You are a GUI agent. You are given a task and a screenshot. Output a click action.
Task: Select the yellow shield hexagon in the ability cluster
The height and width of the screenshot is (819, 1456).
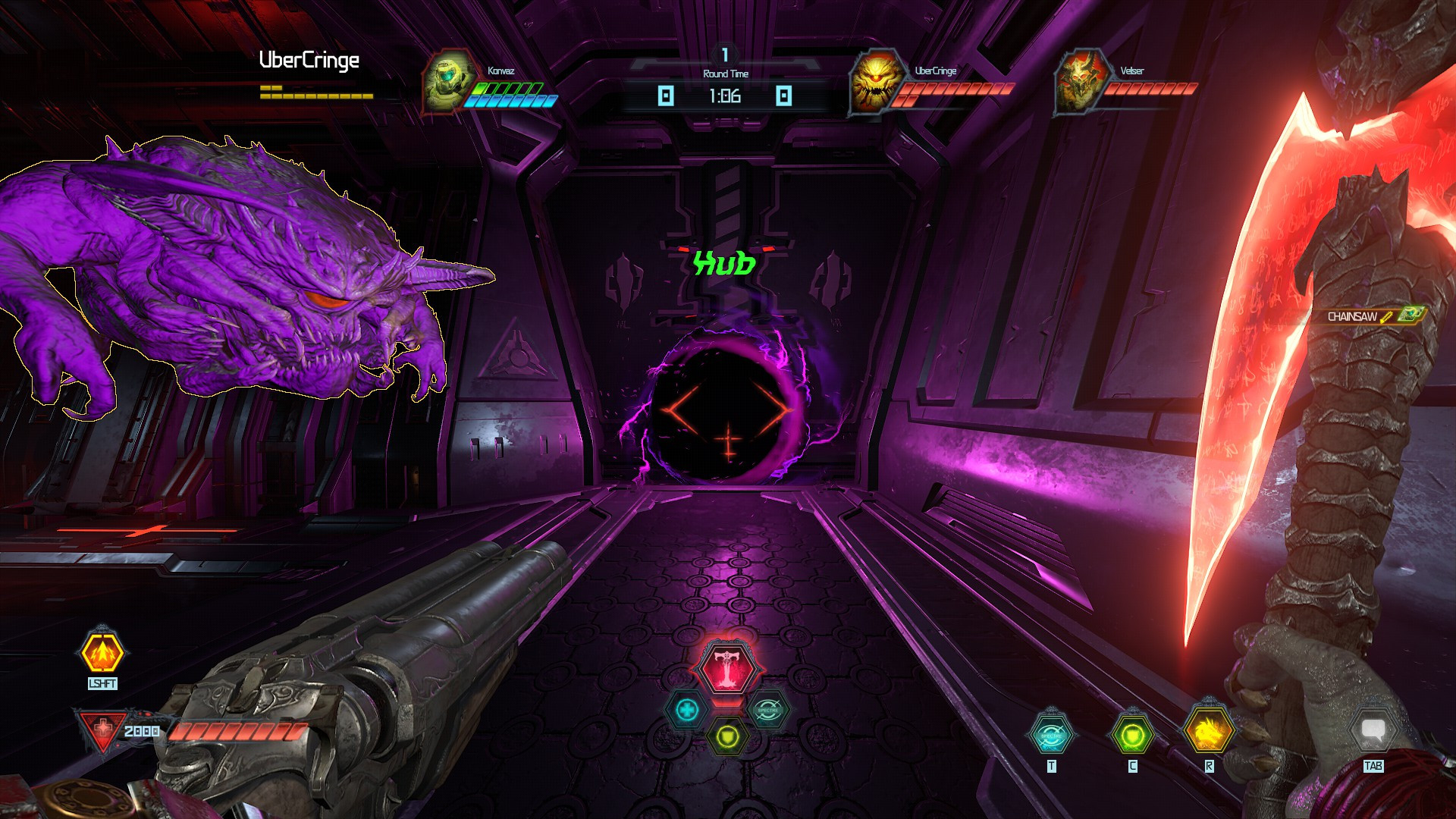[x=726, y=737]
